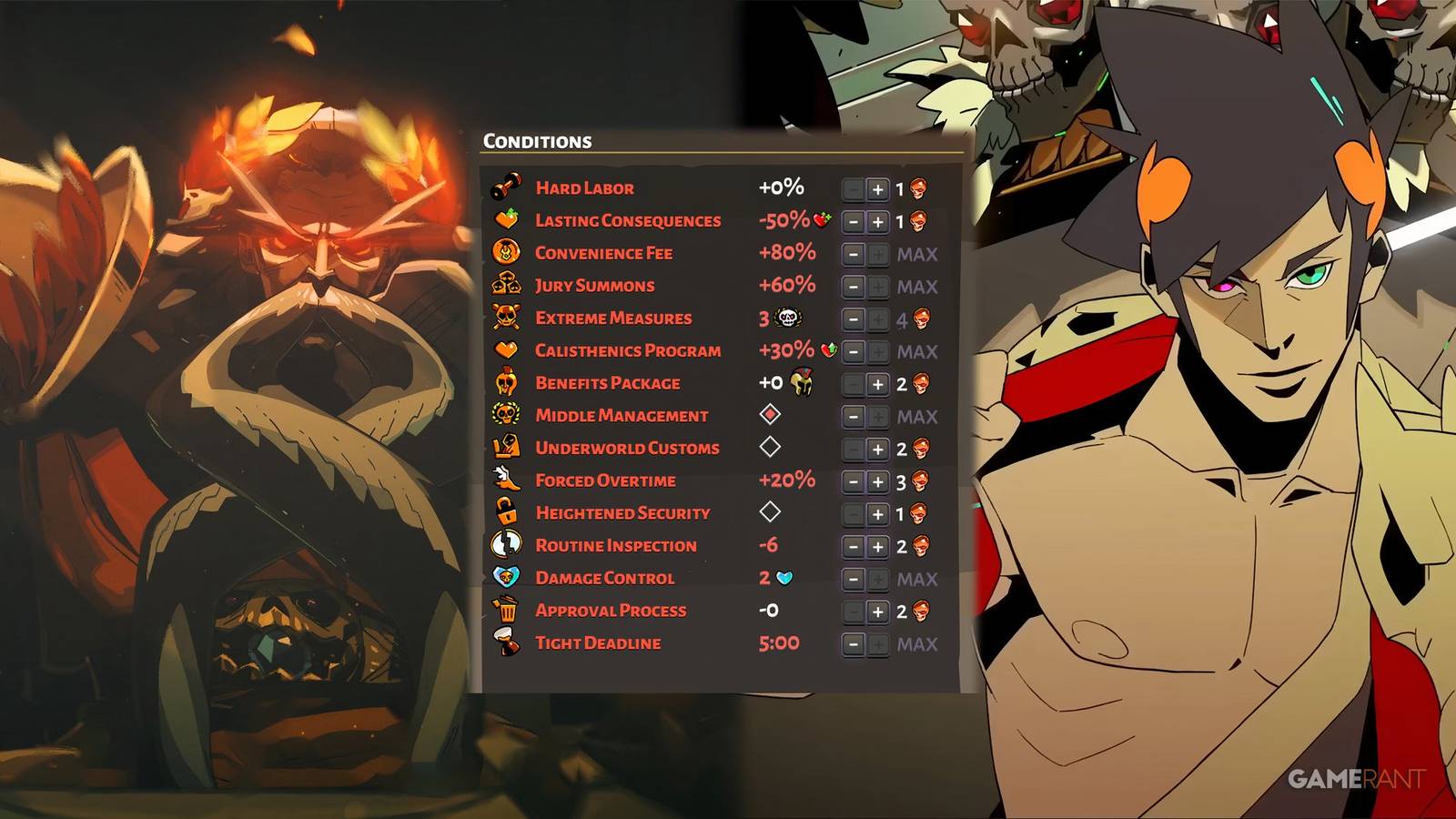1456x819 pixels.
Task: Lower the Tight Deadline timer with minus button
Action: point(853,642)
